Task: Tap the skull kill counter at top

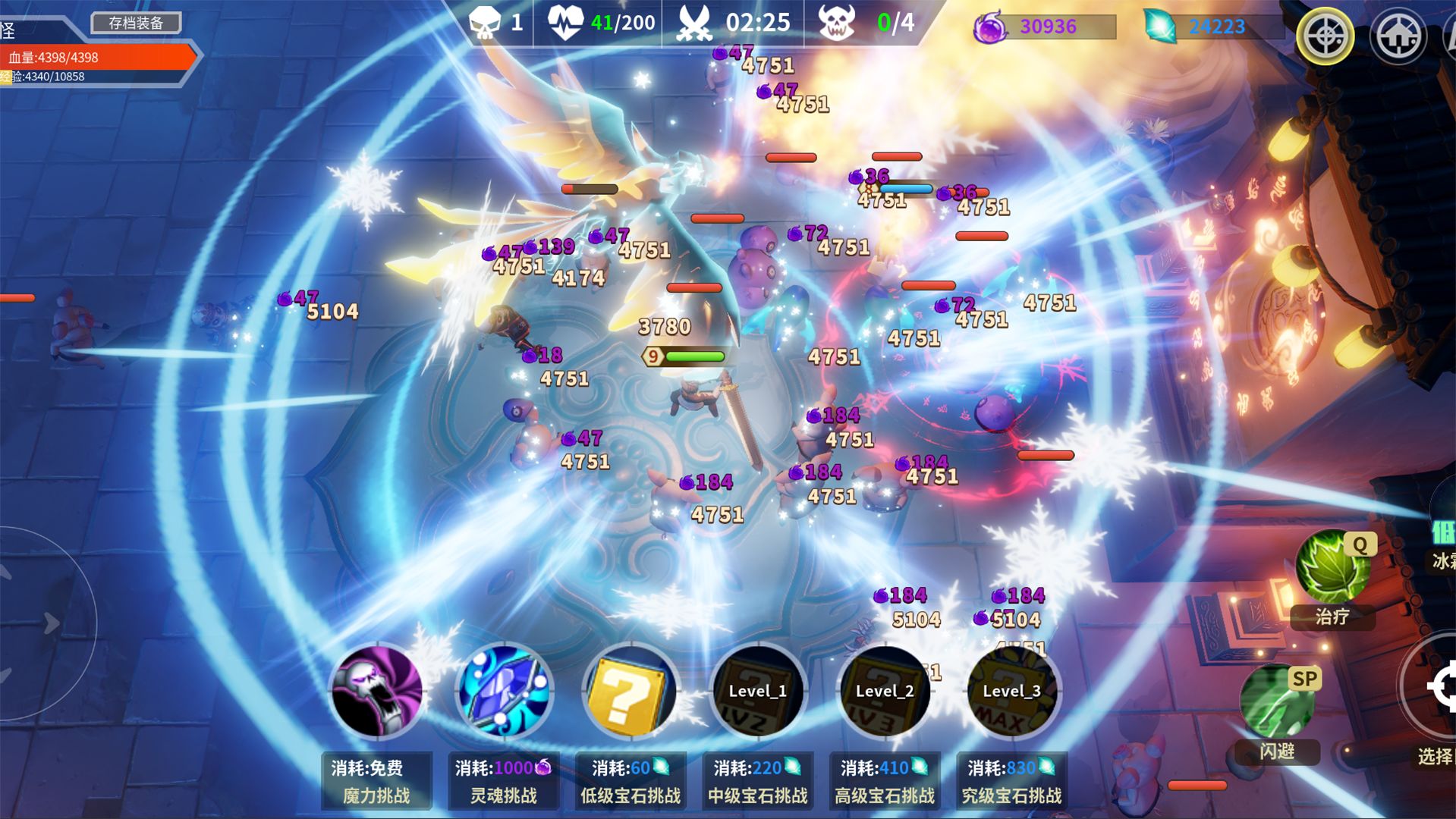Action: (486, 21)
